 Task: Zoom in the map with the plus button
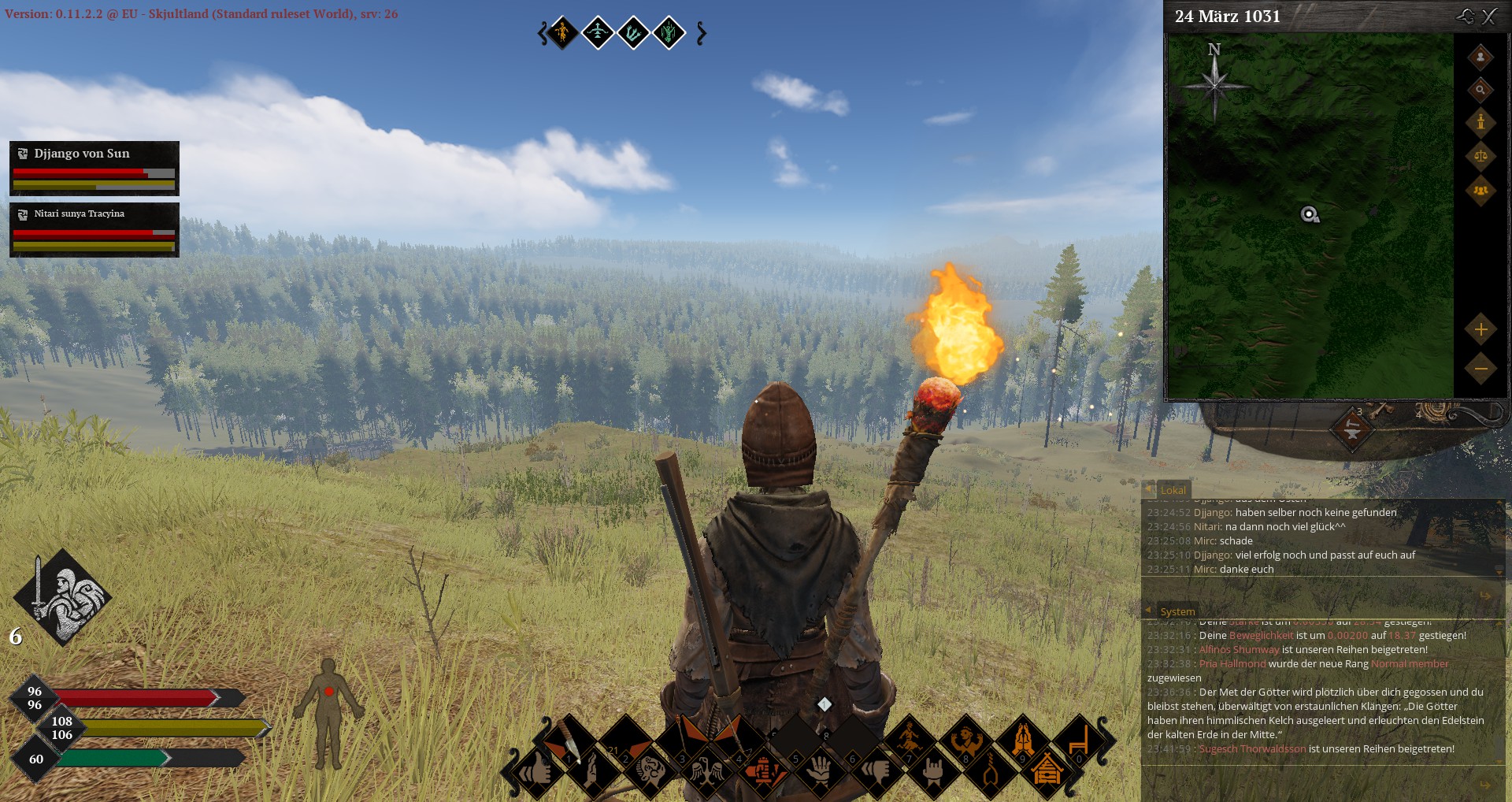[x=1480, y=329]
